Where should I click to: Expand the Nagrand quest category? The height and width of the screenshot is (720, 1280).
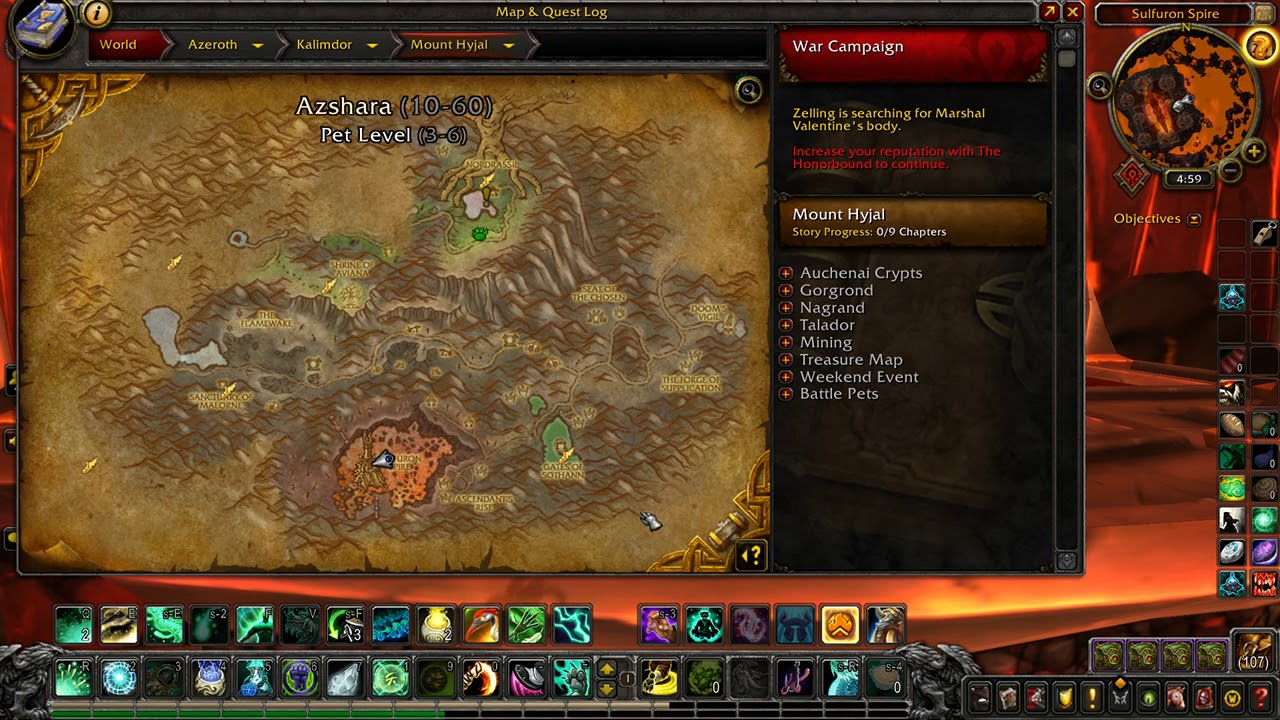pyautogui.click(x=786, y=308)
